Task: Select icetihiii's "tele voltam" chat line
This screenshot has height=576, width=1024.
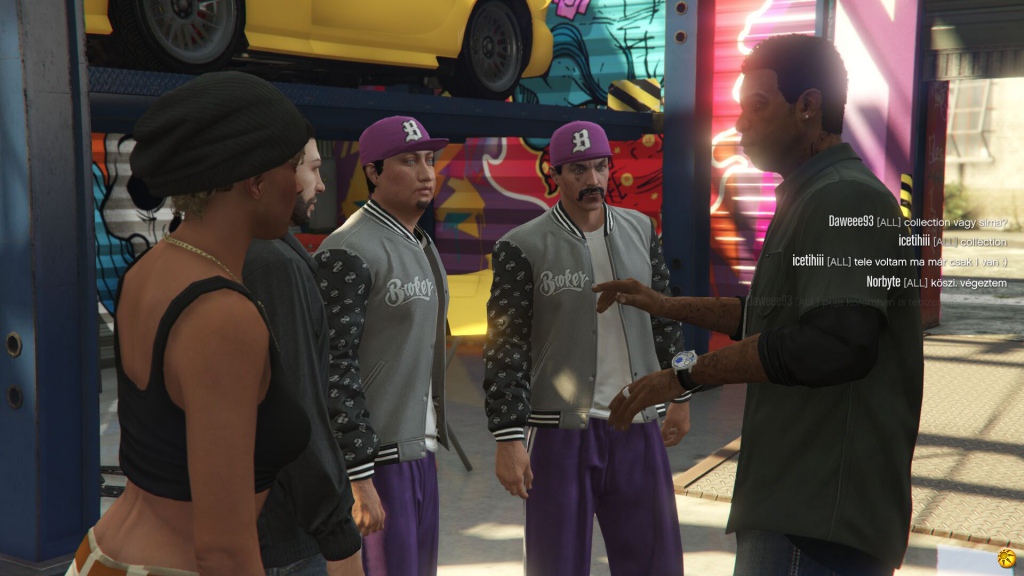Action: coord(899,261)
